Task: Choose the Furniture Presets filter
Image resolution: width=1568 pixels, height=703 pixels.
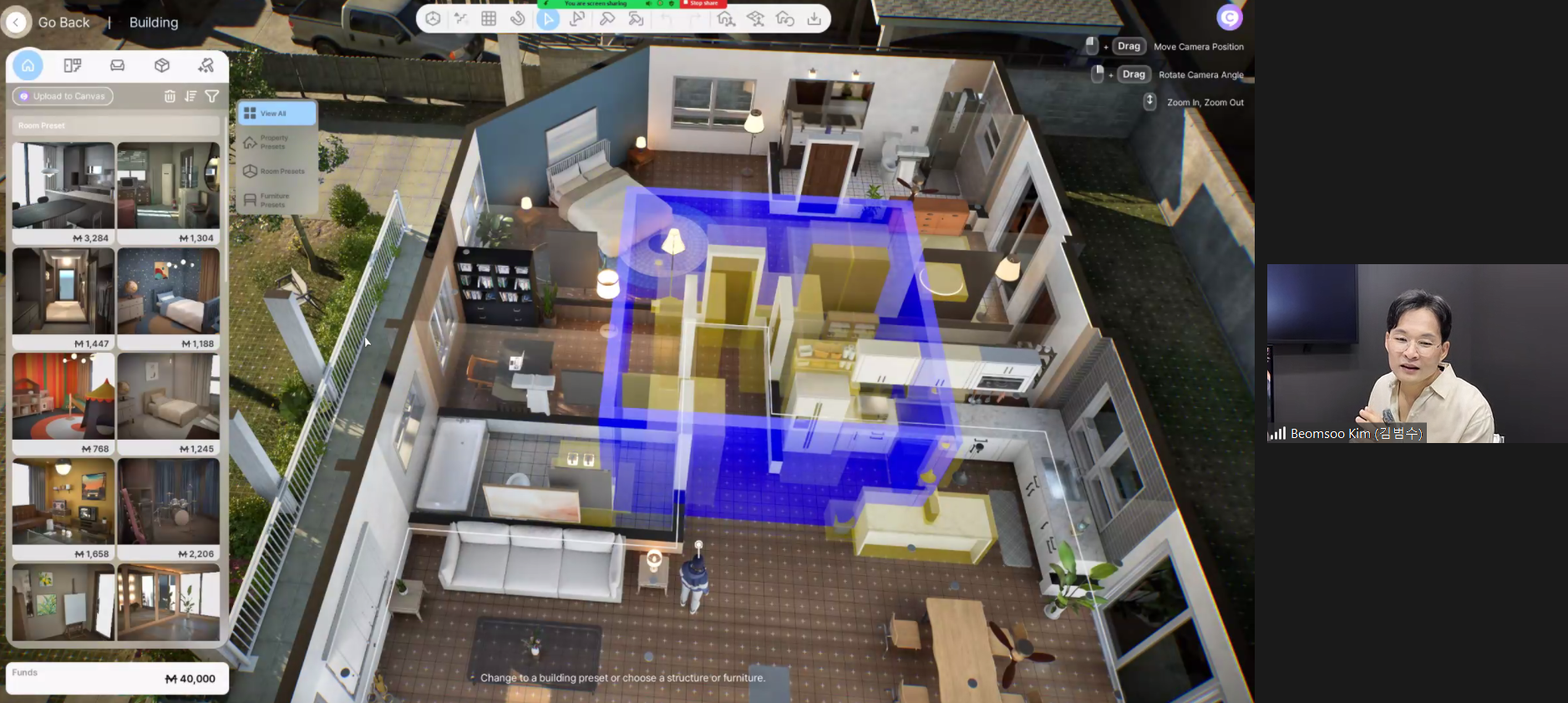Action: click(x=275, y=200)
